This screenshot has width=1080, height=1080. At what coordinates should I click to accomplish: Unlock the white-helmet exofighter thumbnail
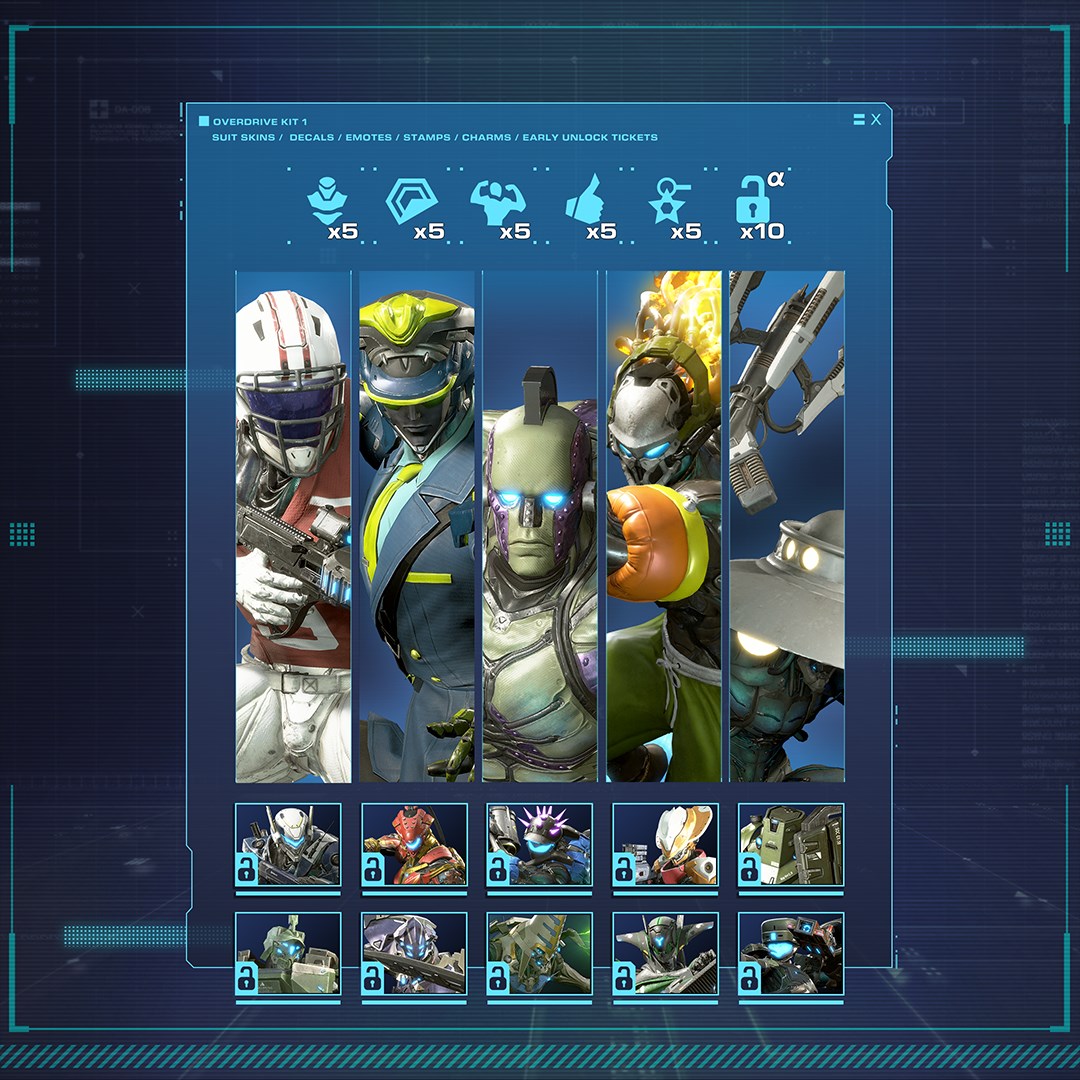click(288, 845)
